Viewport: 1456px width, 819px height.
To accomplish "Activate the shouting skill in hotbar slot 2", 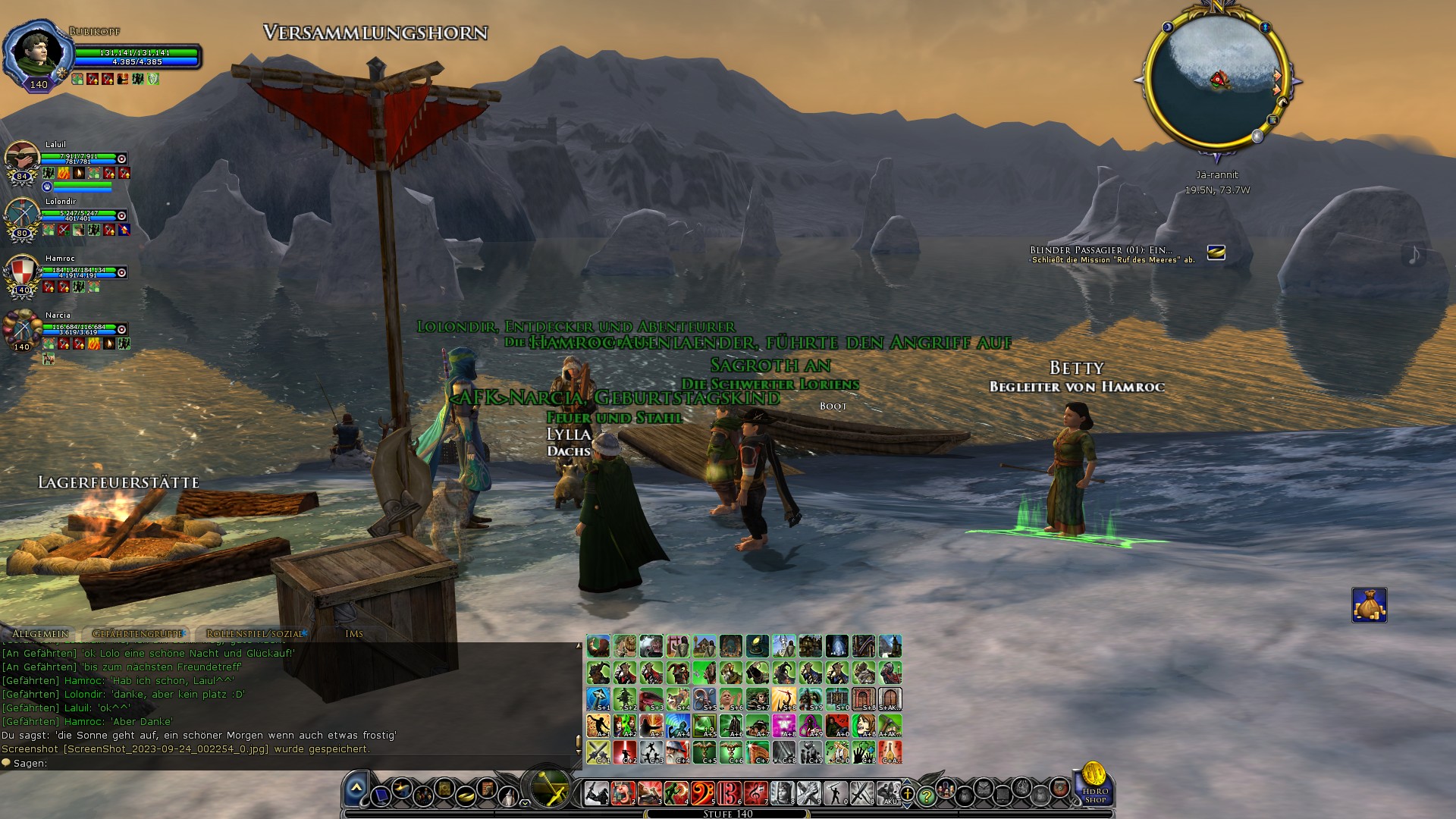I will pos(623,792).
